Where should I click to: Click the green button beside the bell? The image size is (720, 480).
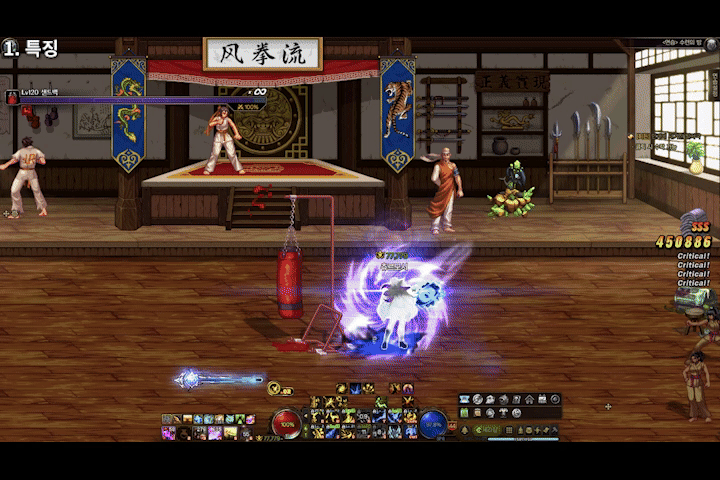(x=486, y=430)
